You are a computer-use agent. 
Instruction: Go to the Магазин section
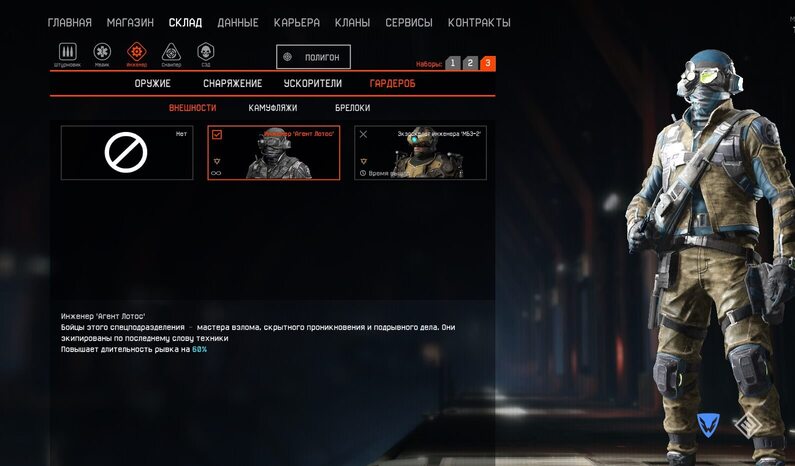point(130,22)
